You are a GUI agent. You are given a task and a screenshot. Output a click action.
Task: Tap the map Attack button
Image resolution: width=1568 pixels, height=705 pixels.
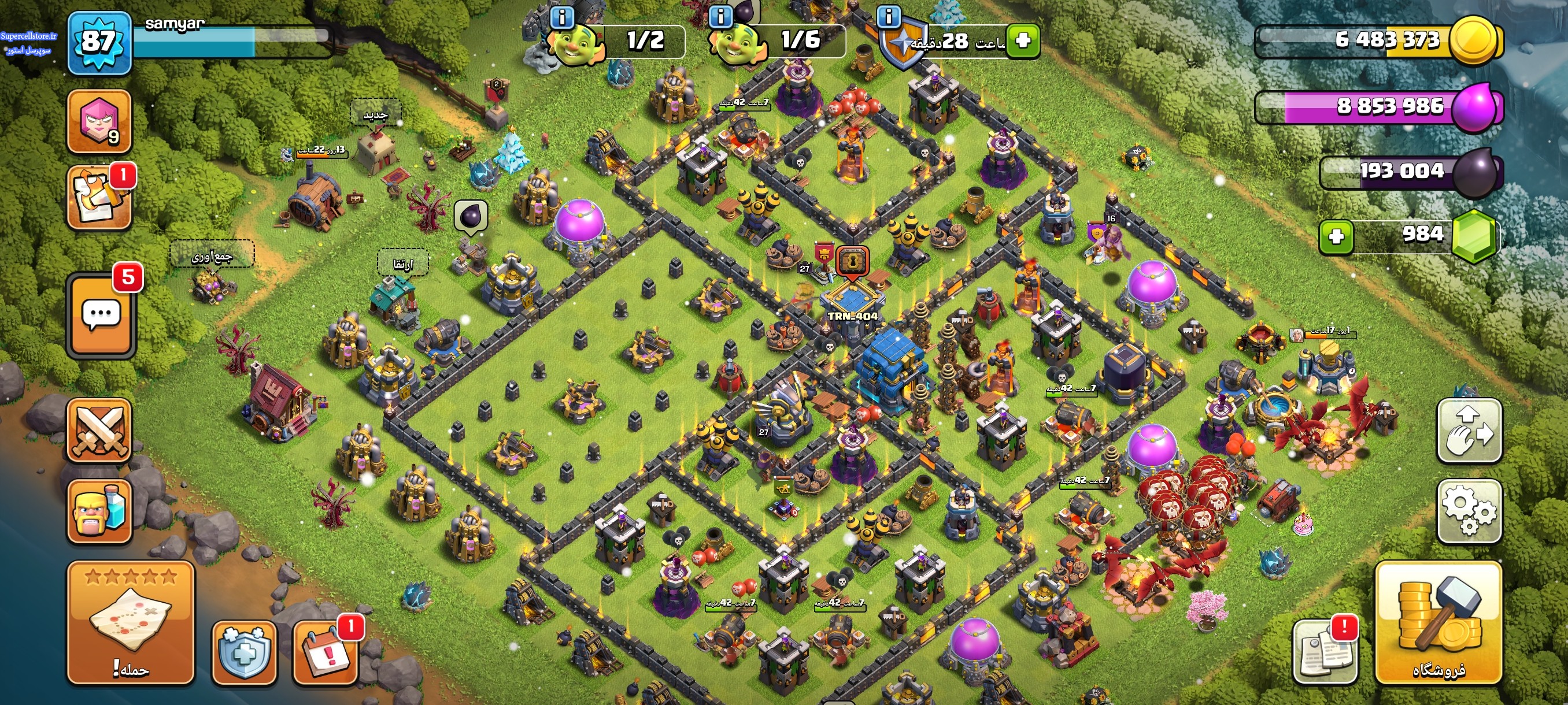tap(131, 622)
